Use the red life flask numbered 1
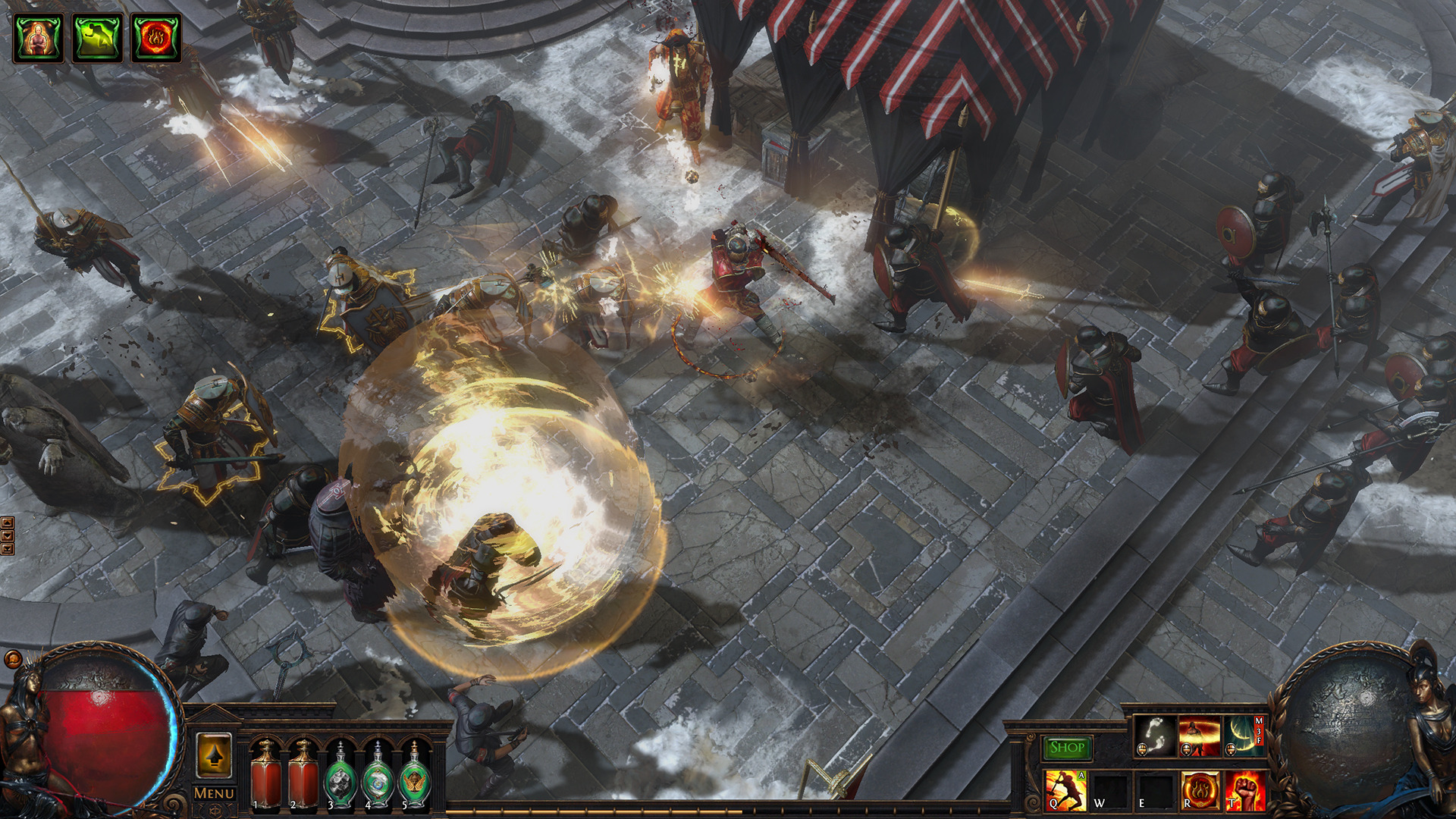Screen dimensions: 1456x819 [265, 775]
